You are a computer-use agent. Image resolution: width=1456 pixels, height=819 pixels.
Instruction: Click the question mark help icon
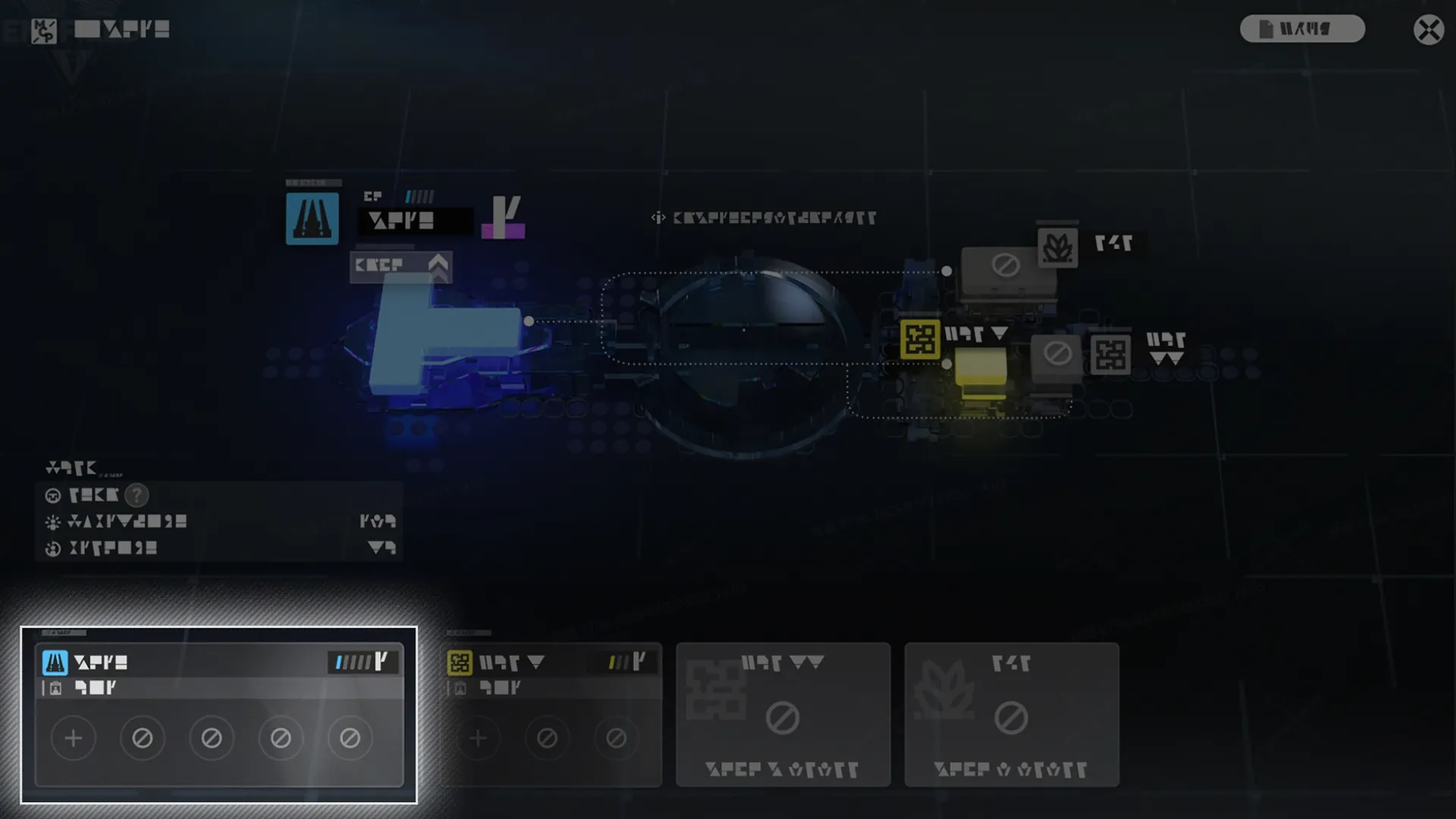point(136,495)
